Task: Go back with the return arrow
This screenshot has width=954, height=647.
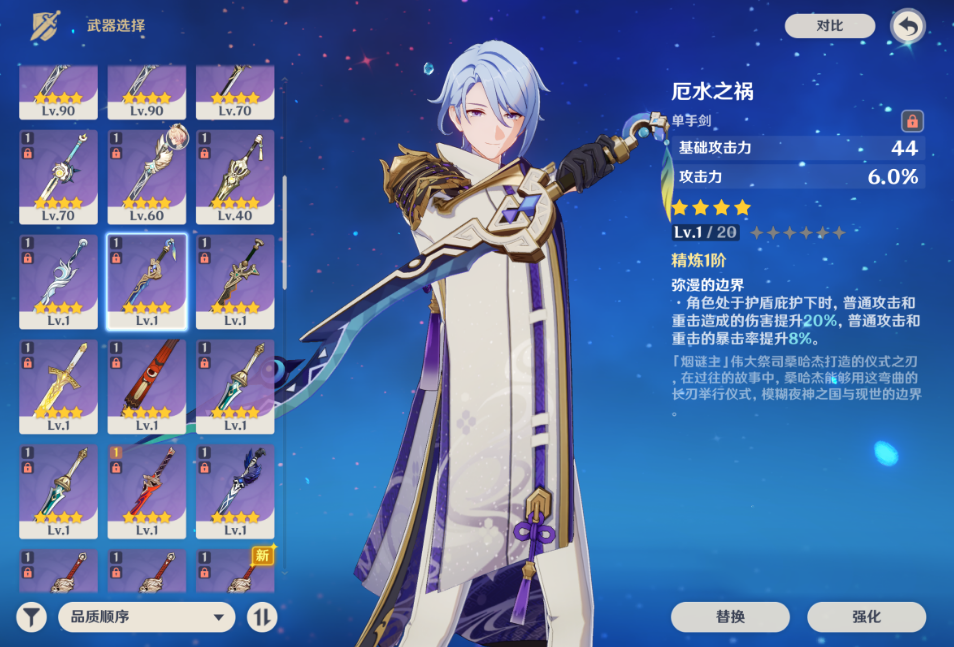Action: 907,26
